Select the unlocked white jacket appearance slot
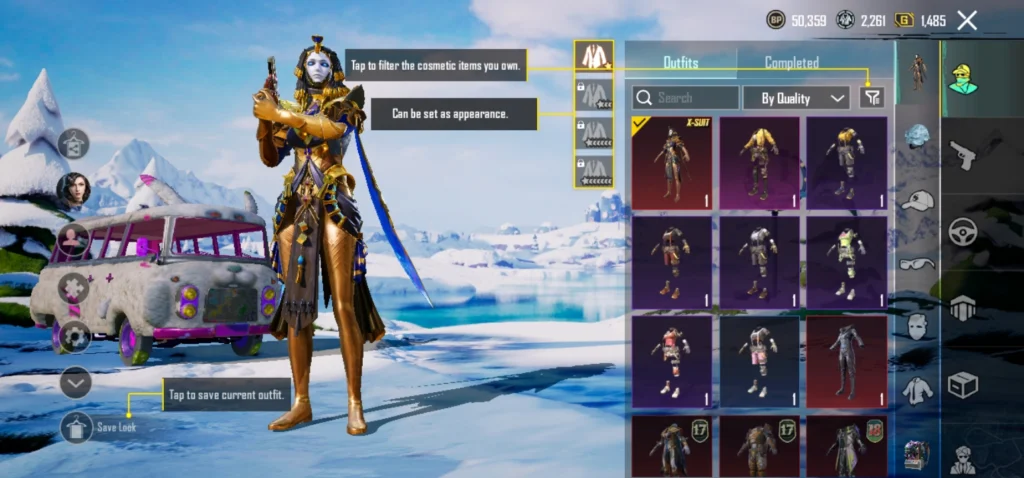Viewport: 1024px width, 478px height. [594, 58]
